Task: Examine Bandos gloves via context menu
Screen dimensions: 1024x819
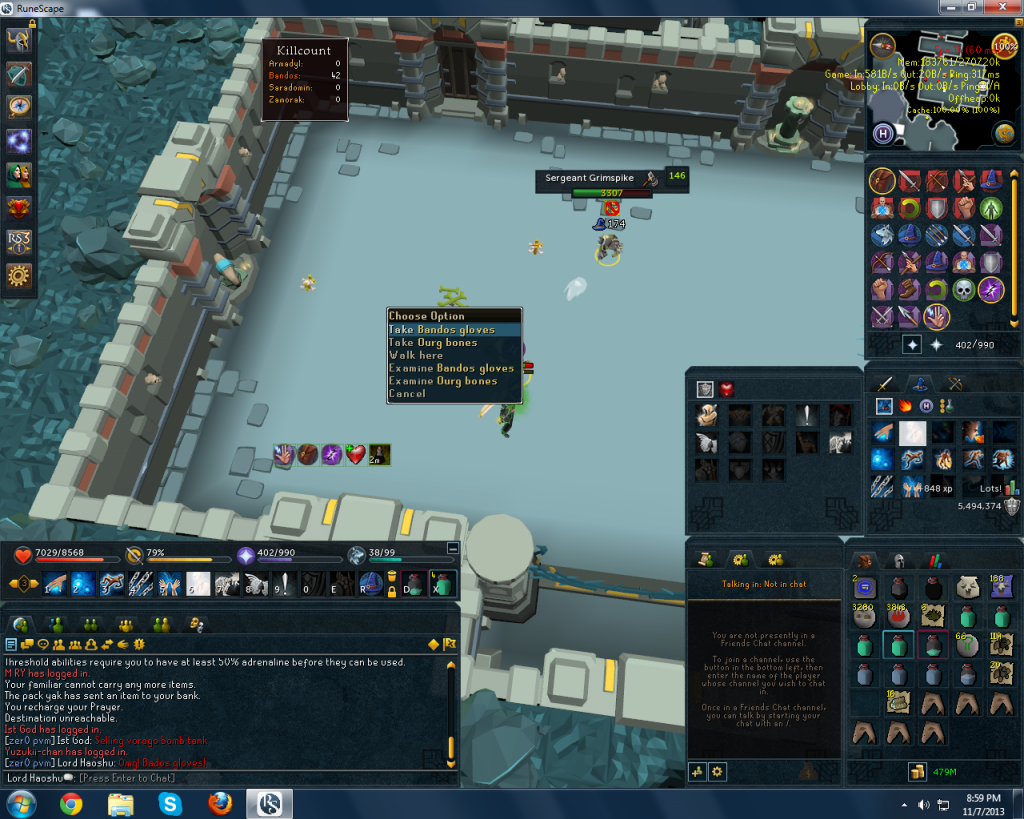Action: [451, 368]
